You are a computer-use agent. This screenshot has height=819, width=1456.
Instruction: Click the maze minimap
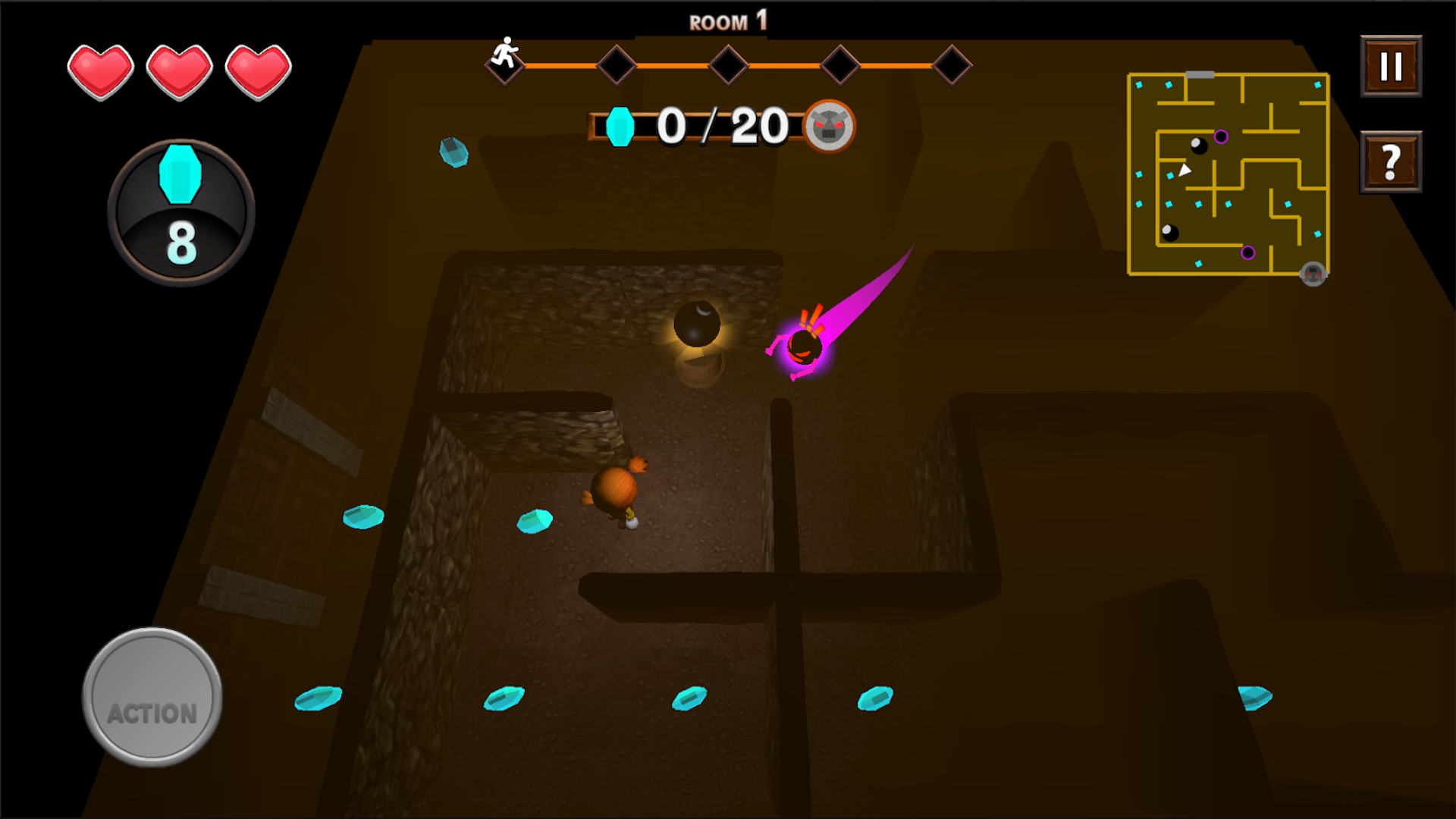pos(1228,174)
